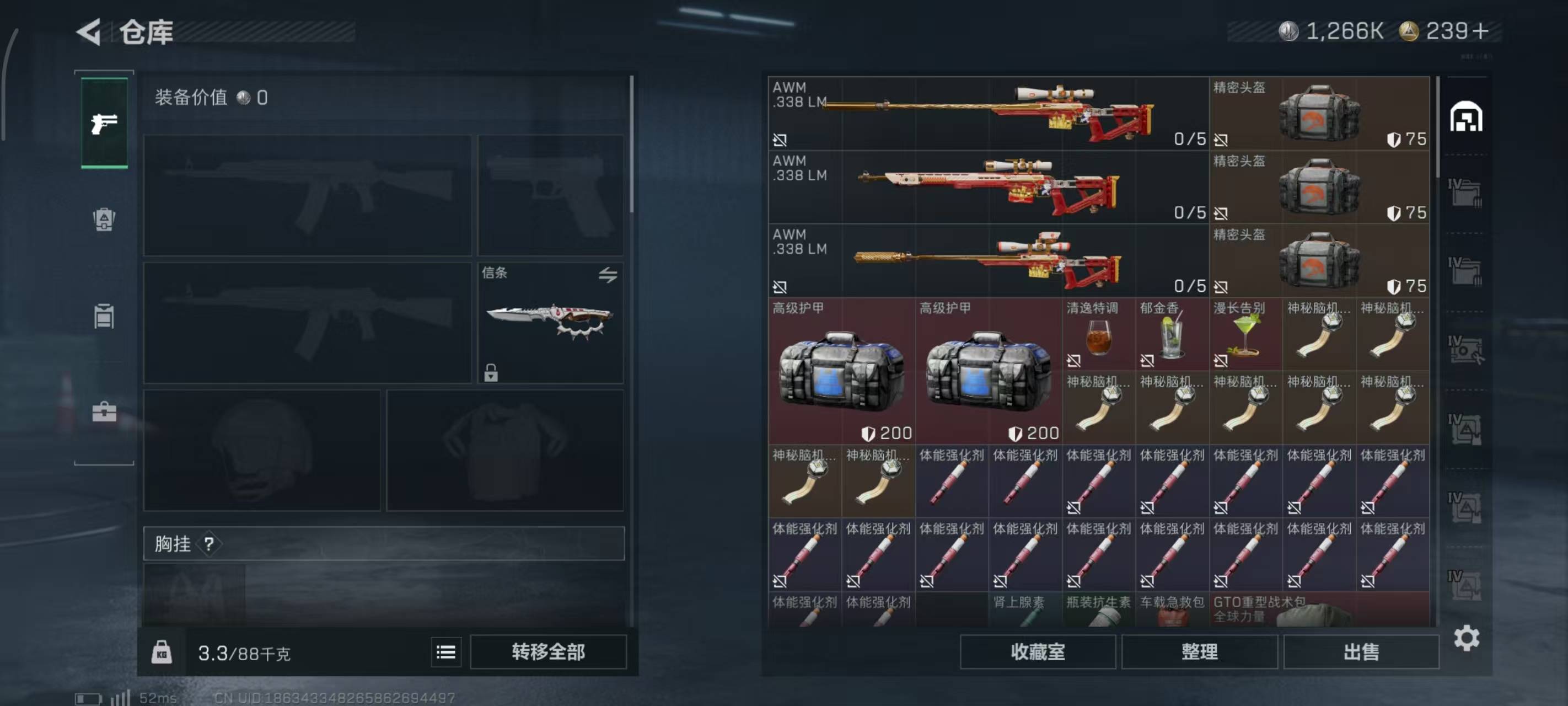Select the main stash home tab
The width and height of the screenshot is (1568, 706).
pyautogui.click(x=1466, y=117)
